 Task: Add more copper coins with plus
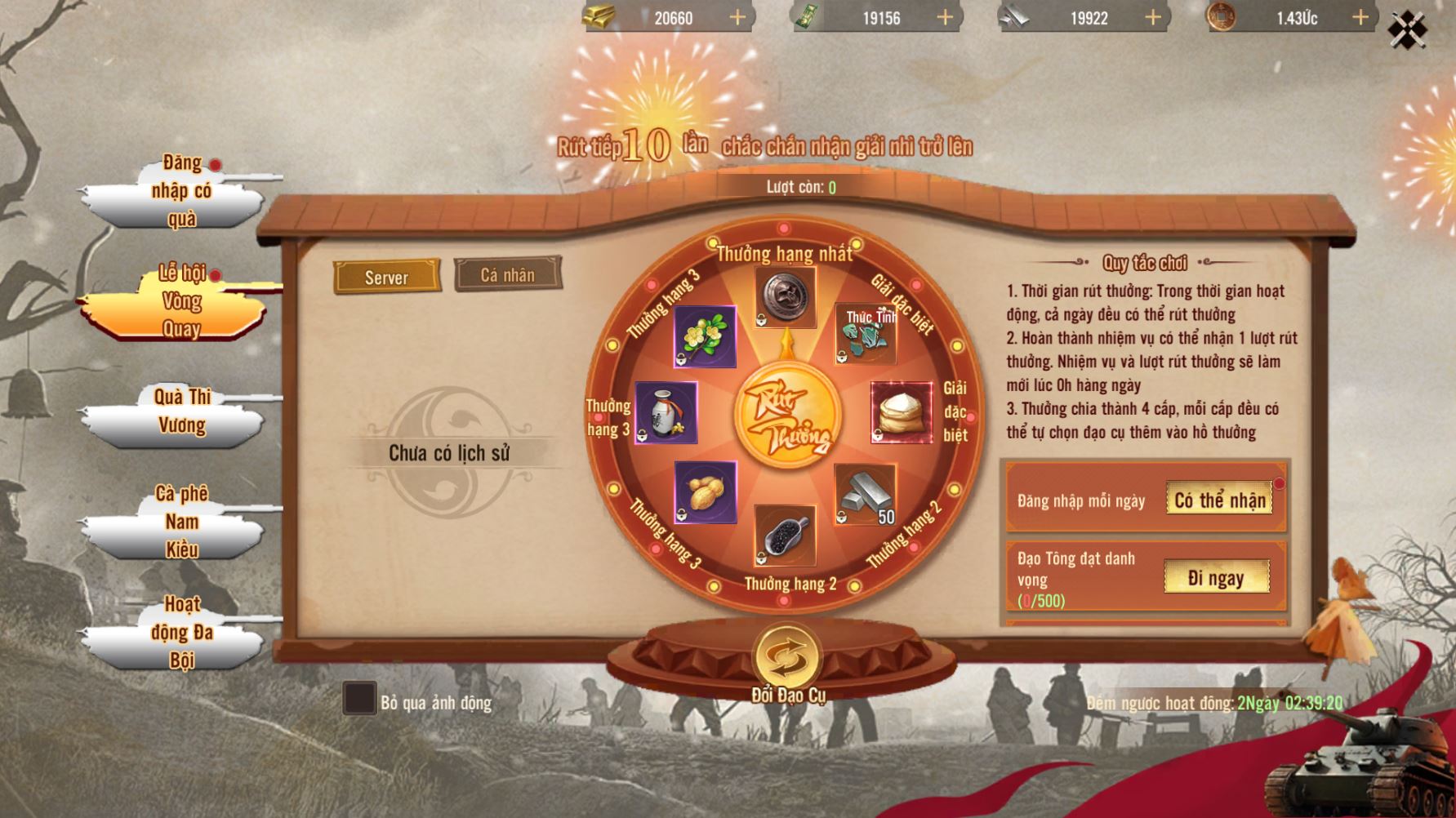(x=1360, y=17)
